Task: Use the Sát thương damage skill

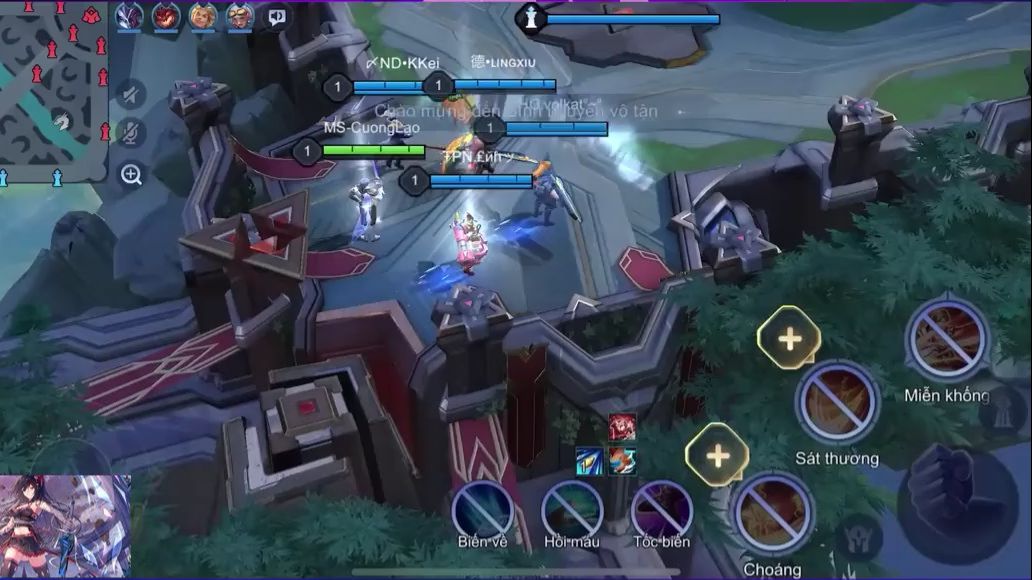Action: point(837,403)
